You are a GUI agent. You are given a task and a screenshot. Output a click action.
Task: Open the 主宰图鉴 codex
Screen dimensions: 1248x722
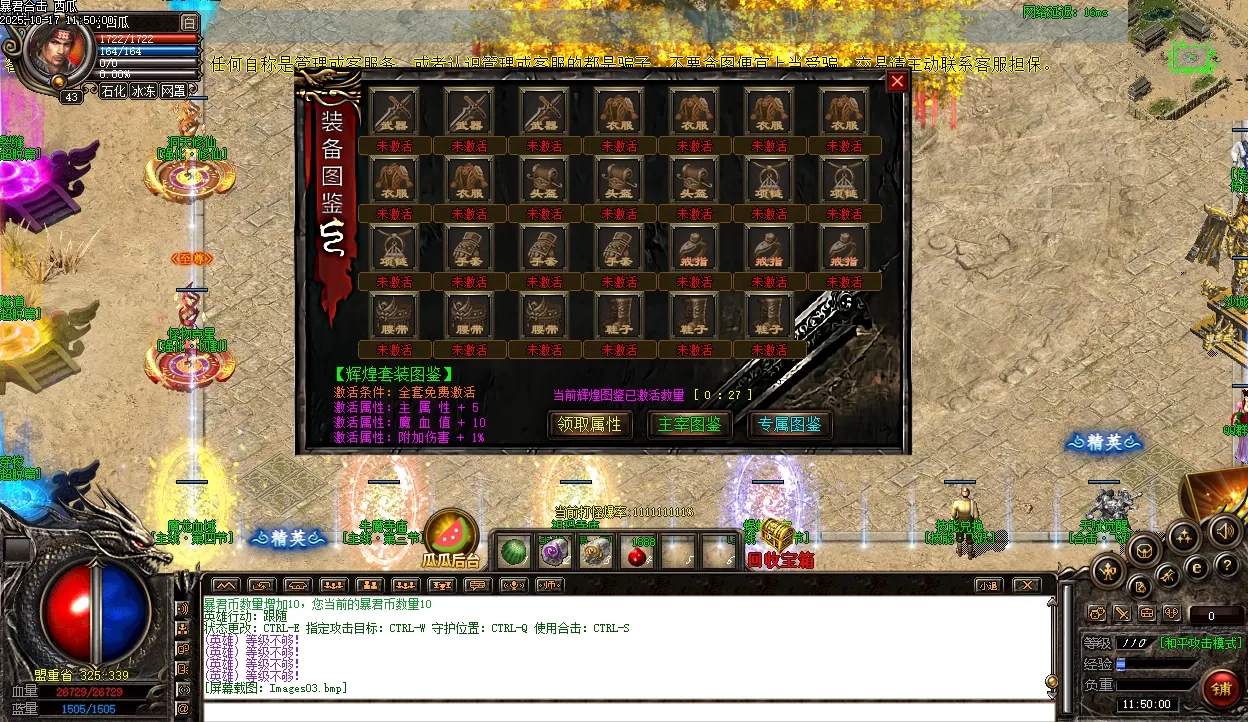(x=690, y=425)
